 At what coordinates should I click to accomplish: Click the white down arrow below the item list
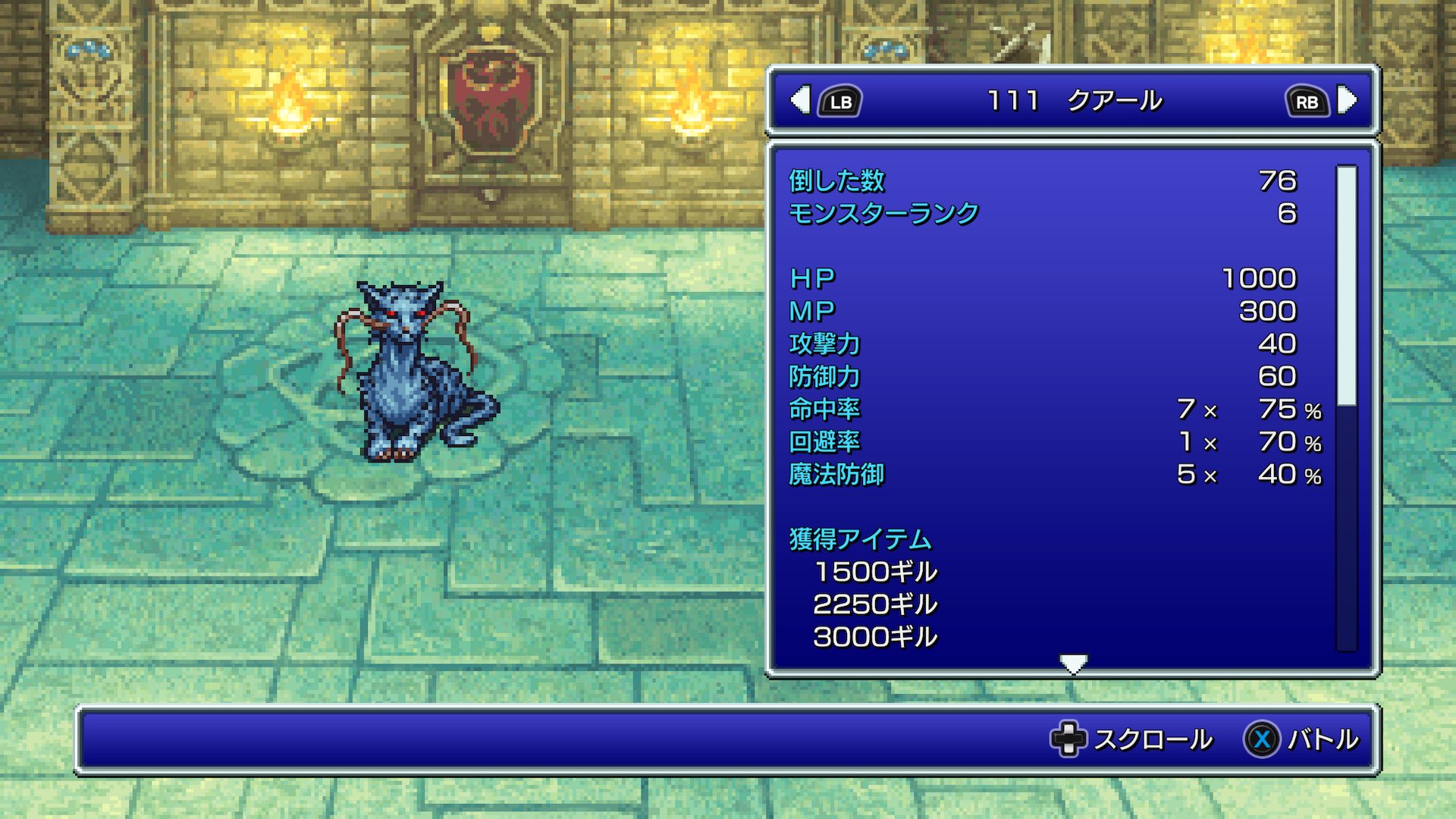coord(1073,664)
